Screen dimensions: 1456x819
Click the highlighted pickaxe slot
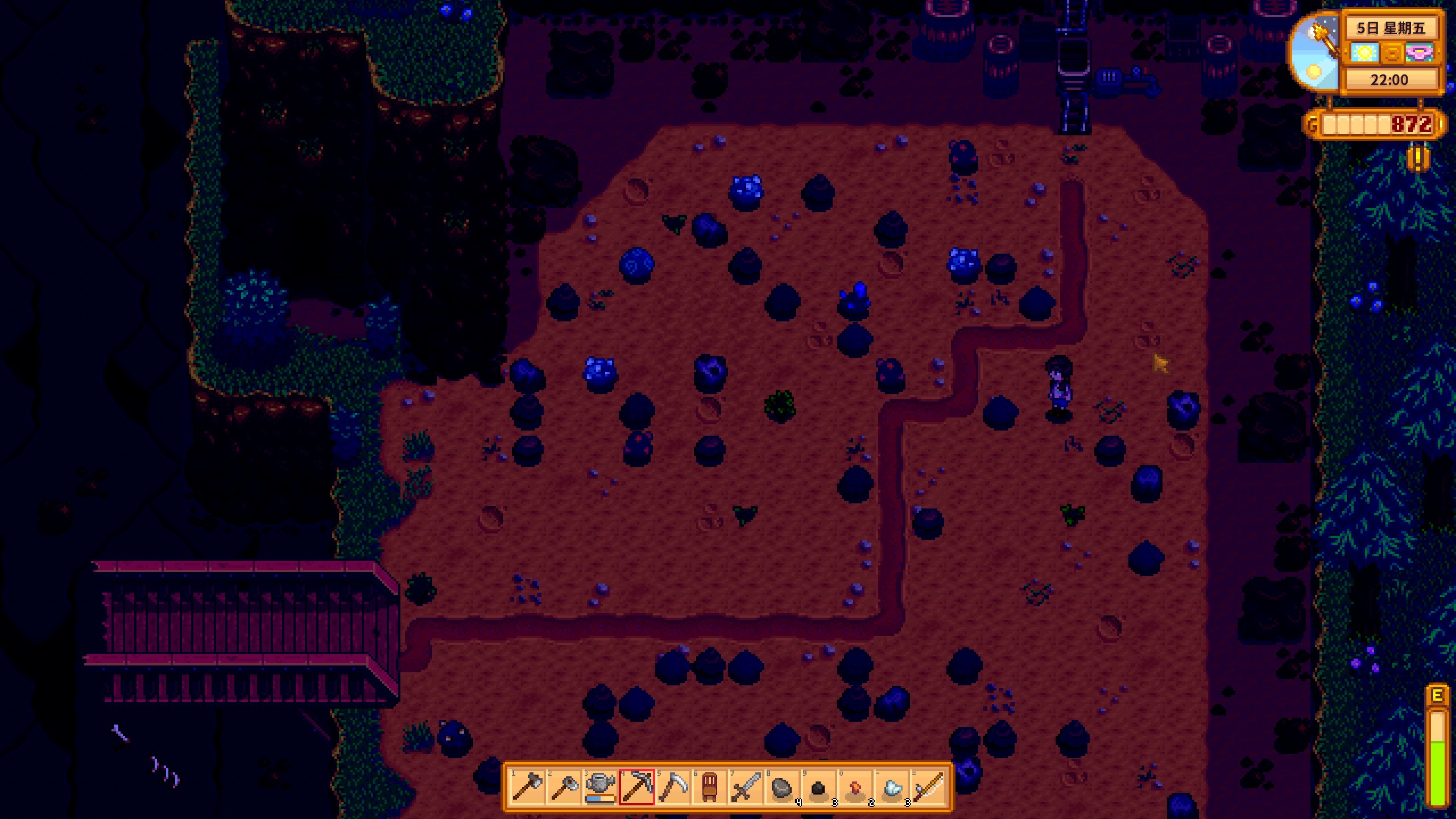tap(636, 787)
